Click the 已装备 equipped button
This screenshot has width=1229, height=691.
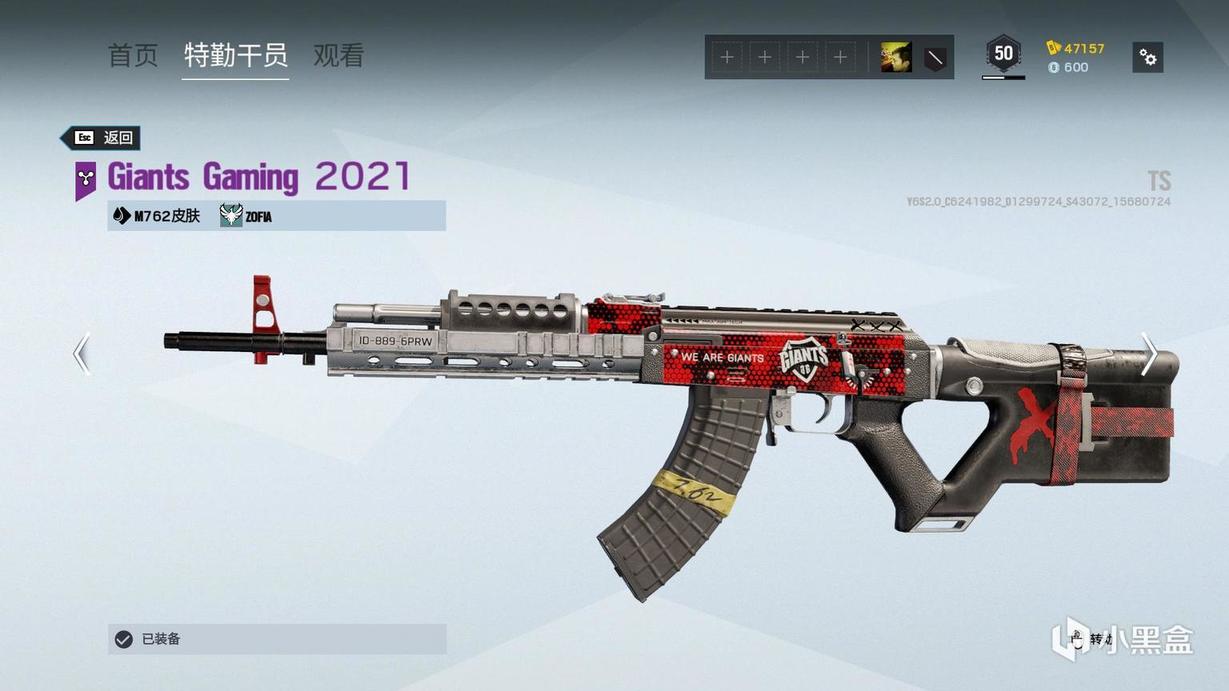coord(277,639)
